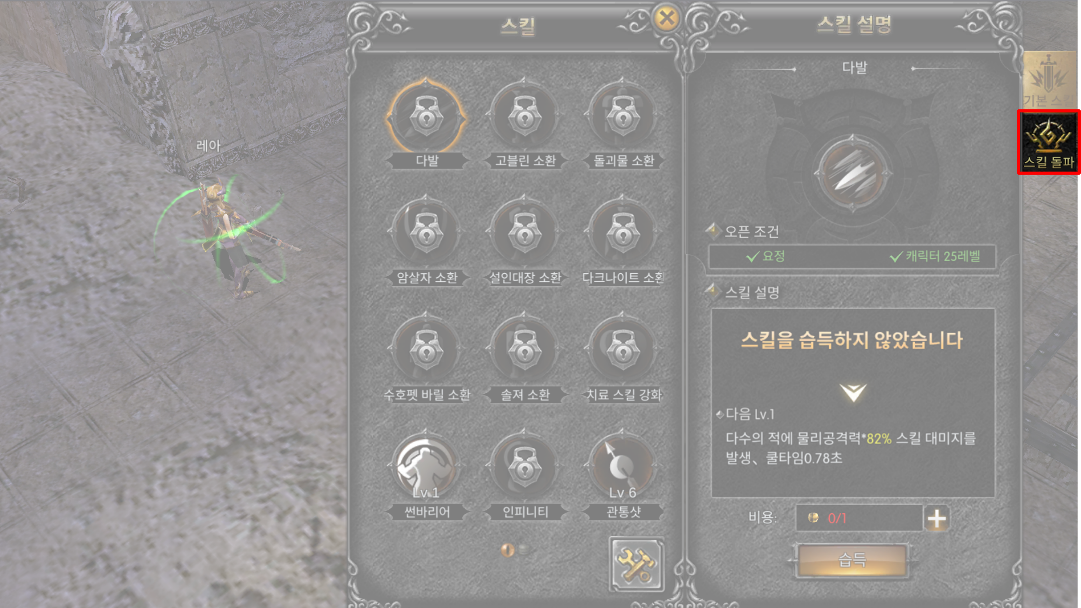
Task: Choose the 썬바리어 skill
Action: [427, 468]
